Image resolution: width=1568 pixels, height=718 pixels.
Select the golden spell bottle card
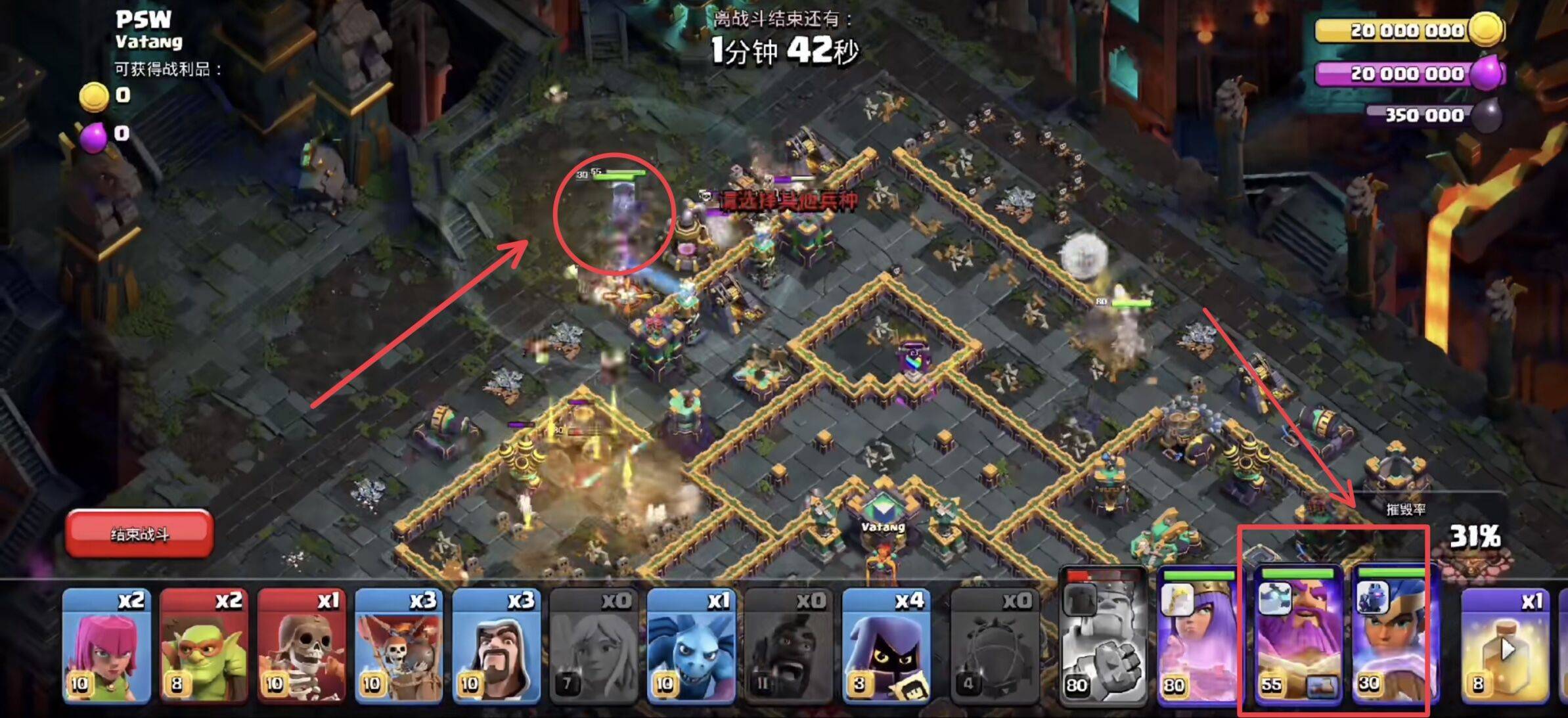coord(1507,646)
